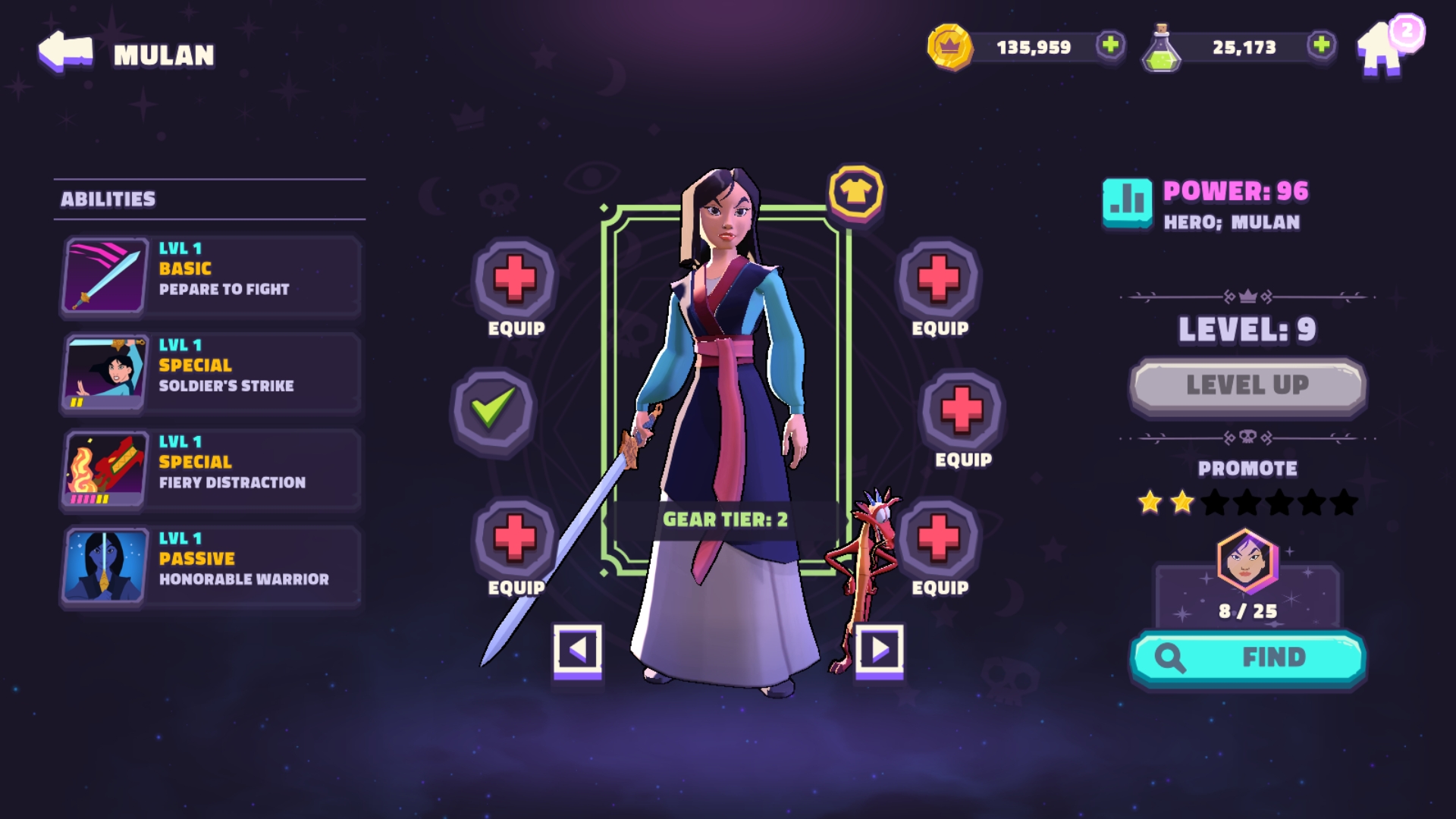The width and height of the screenshot is (1456, 819).
Task: Tap the Level Up button
Action: [x=1247, y=386]
